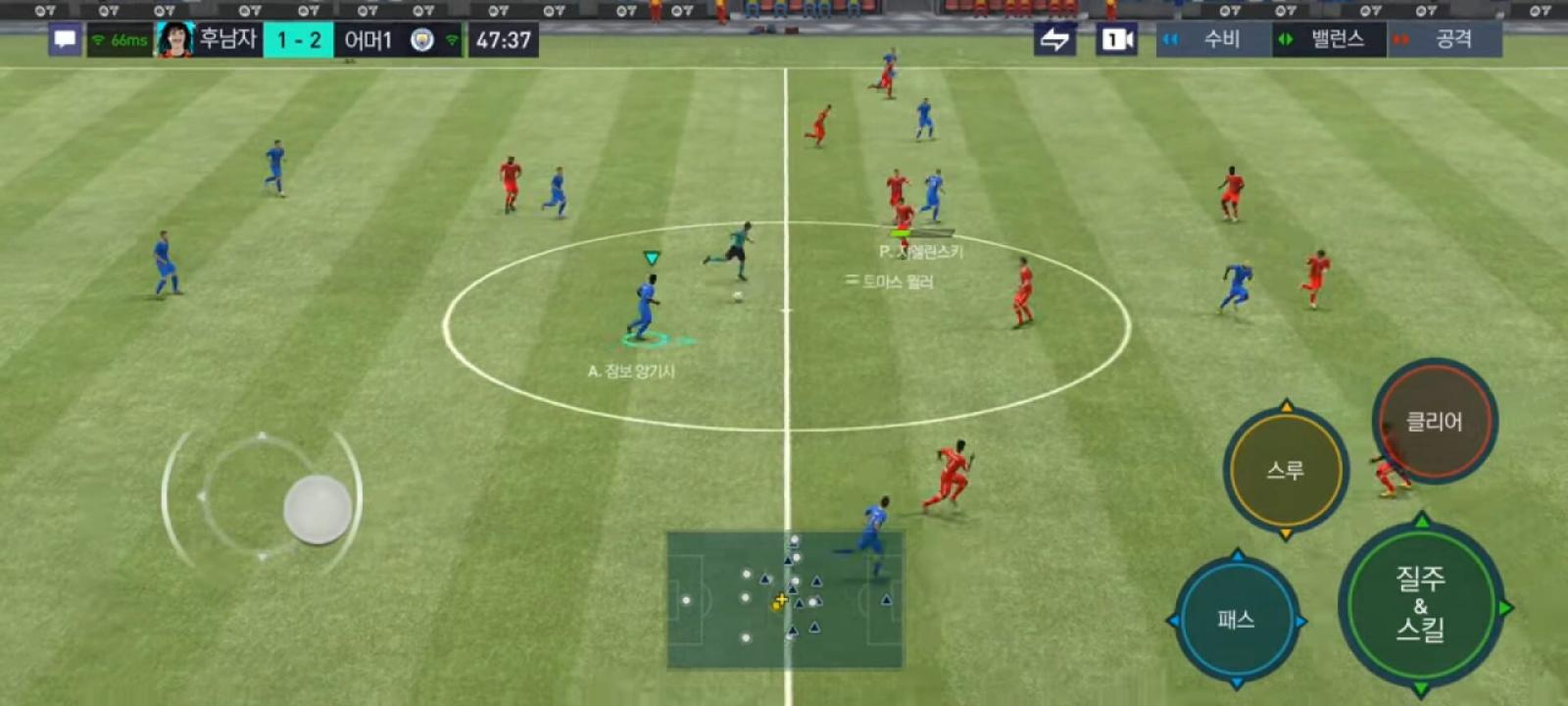Tap the 스루 through pass button

click(1285, 471)
